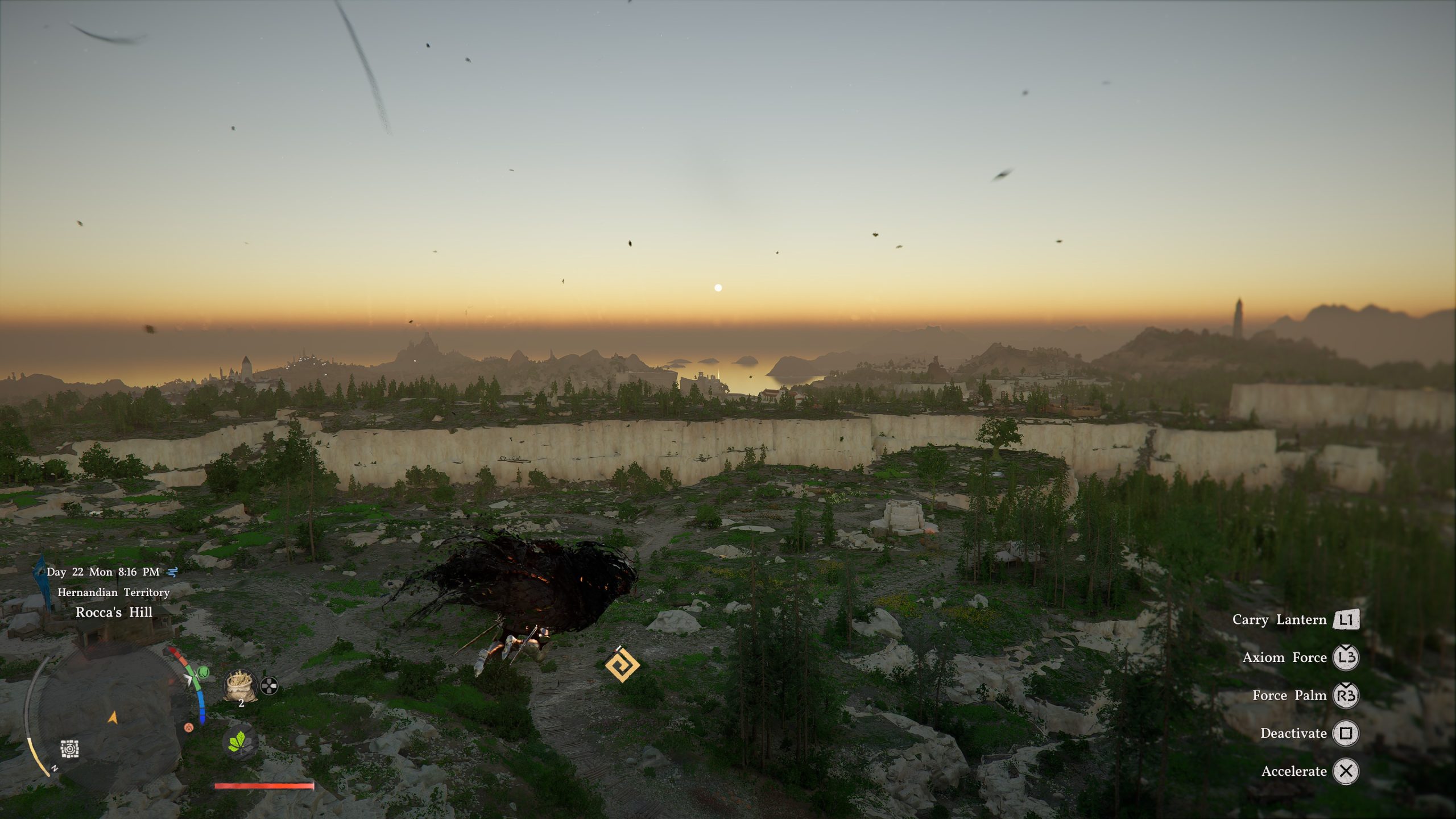The width and height of the screenshot is (1456, 819).
Task: Click the blue wind weather icon
Action: (172, 572)
